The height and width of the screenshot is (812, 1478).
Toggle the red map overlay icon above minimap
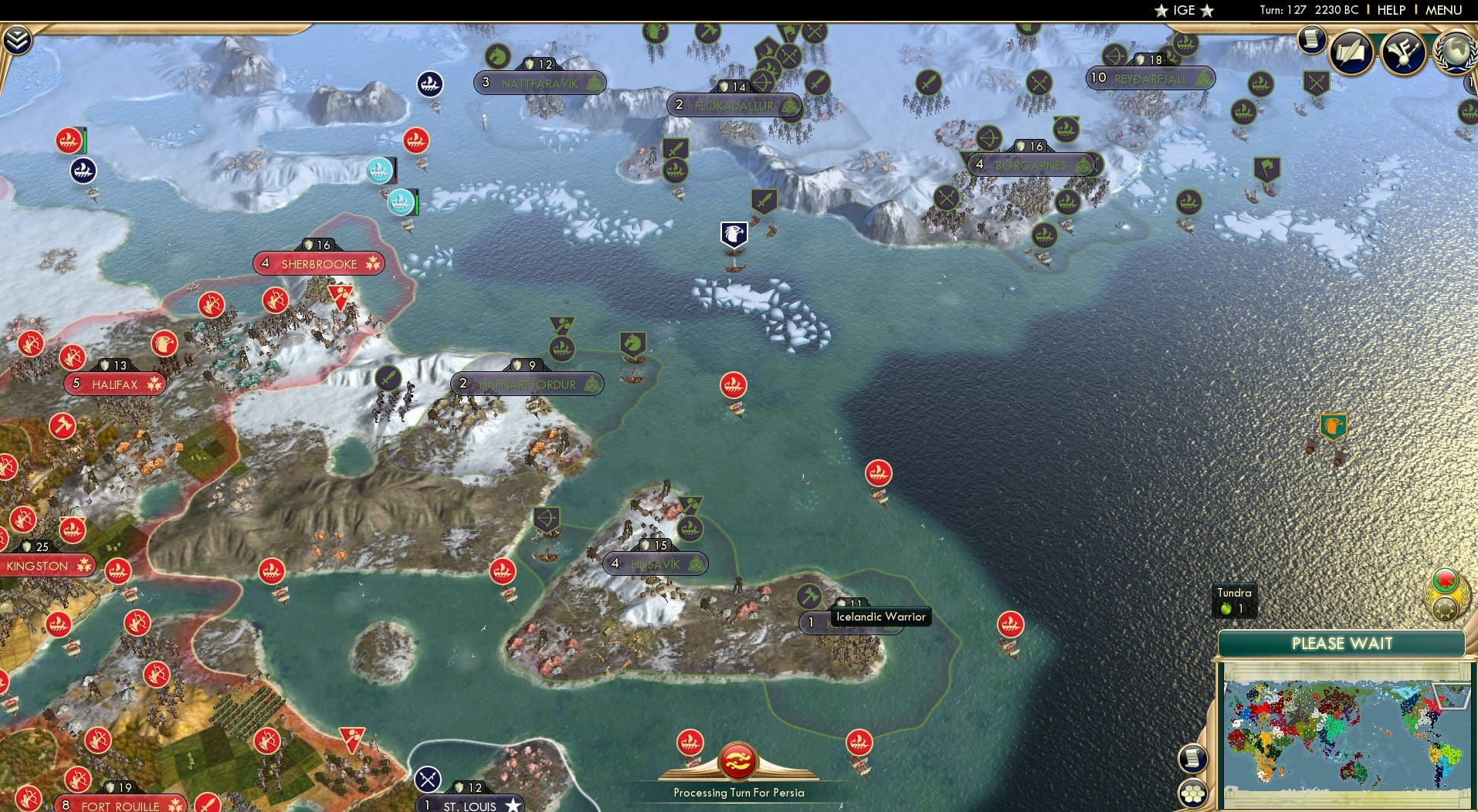[x=1445, y=579]
